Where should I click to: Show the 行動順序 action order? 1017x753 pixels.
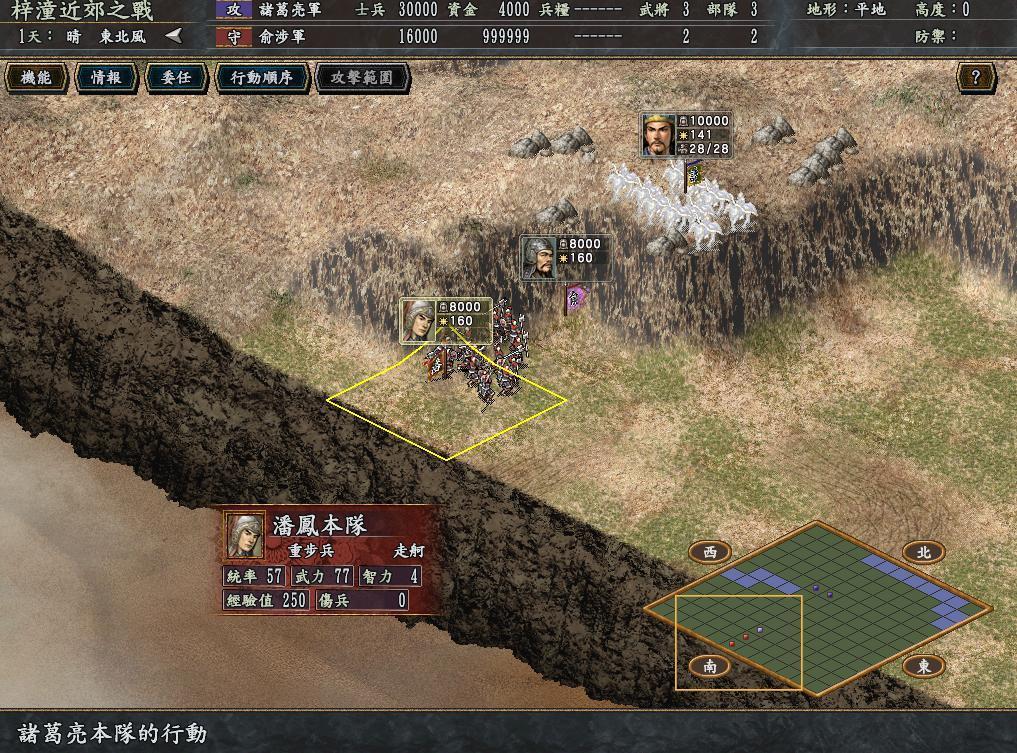tap(261, 77)
